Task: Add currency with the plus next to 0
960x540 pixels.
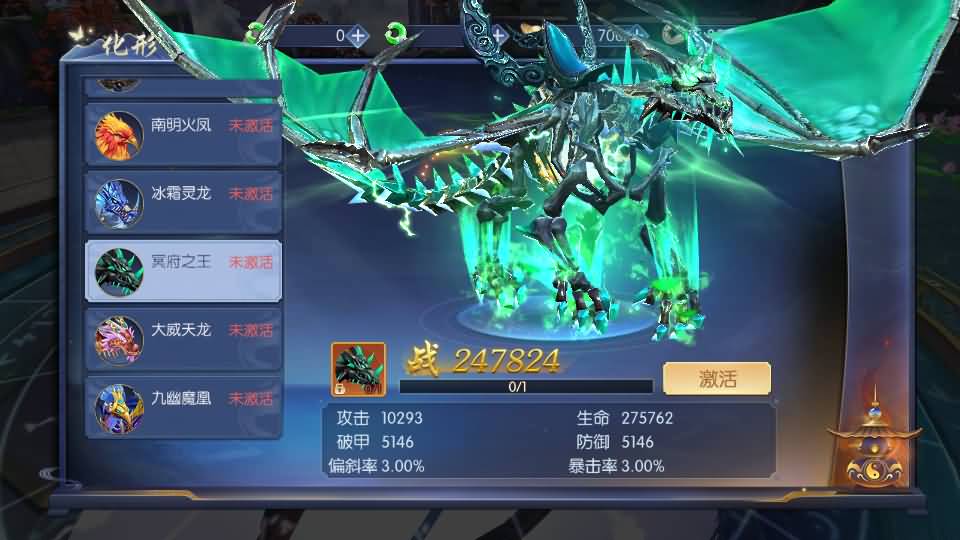Action: click(x=359, y=35)
